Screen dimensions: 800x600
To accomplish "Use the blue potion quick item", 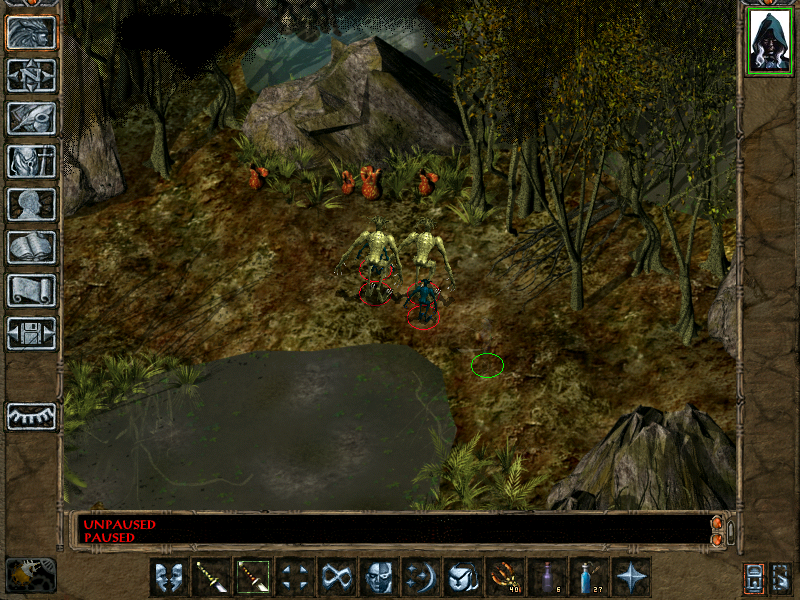I will click(589, 577).
